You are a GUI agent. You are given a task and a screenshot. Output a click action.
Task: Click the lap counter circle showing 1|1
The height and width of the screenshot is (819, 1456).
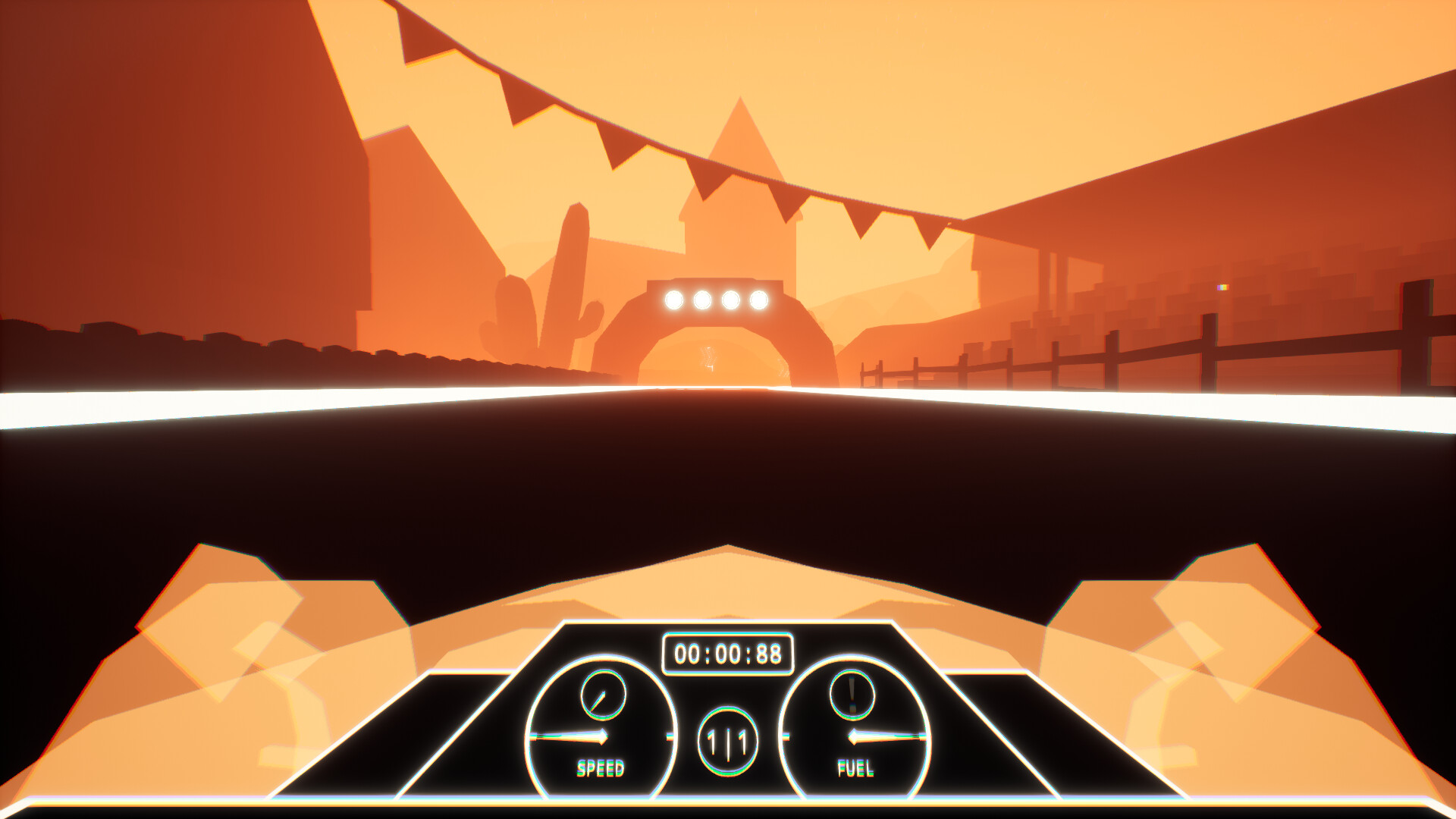coord(729,742)
